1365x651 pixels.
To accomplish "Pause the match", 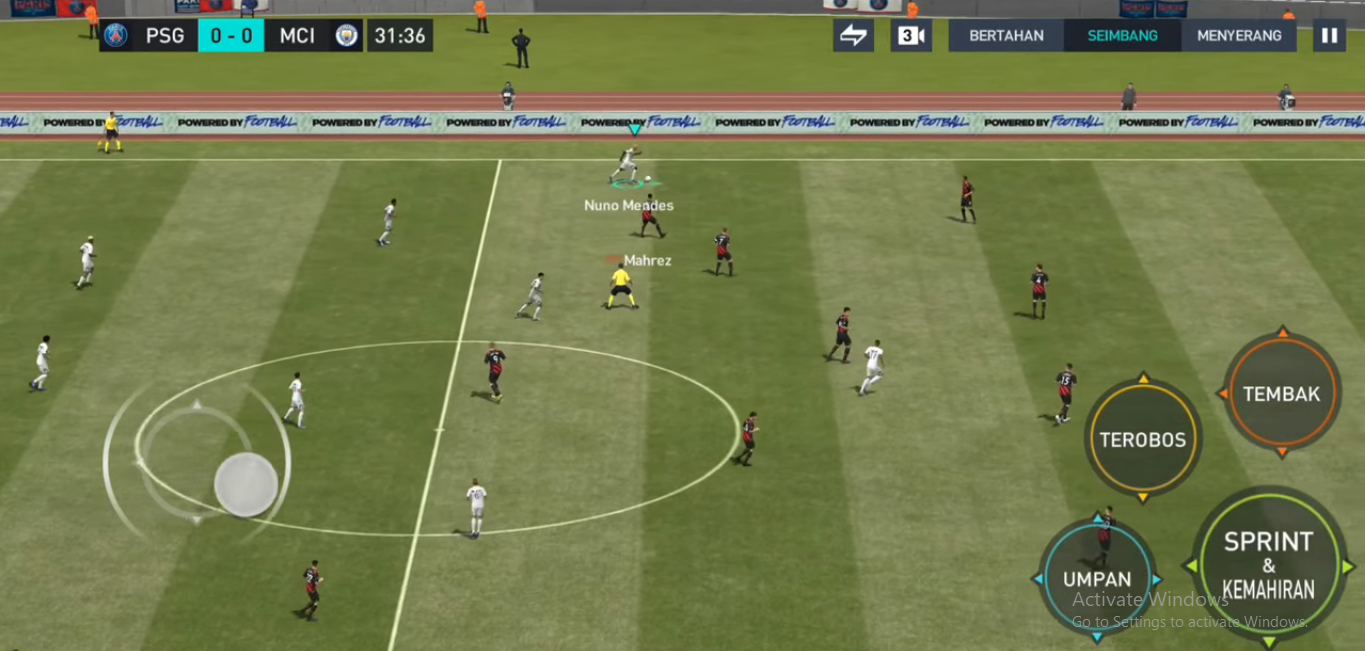I will pos(1329,36).
